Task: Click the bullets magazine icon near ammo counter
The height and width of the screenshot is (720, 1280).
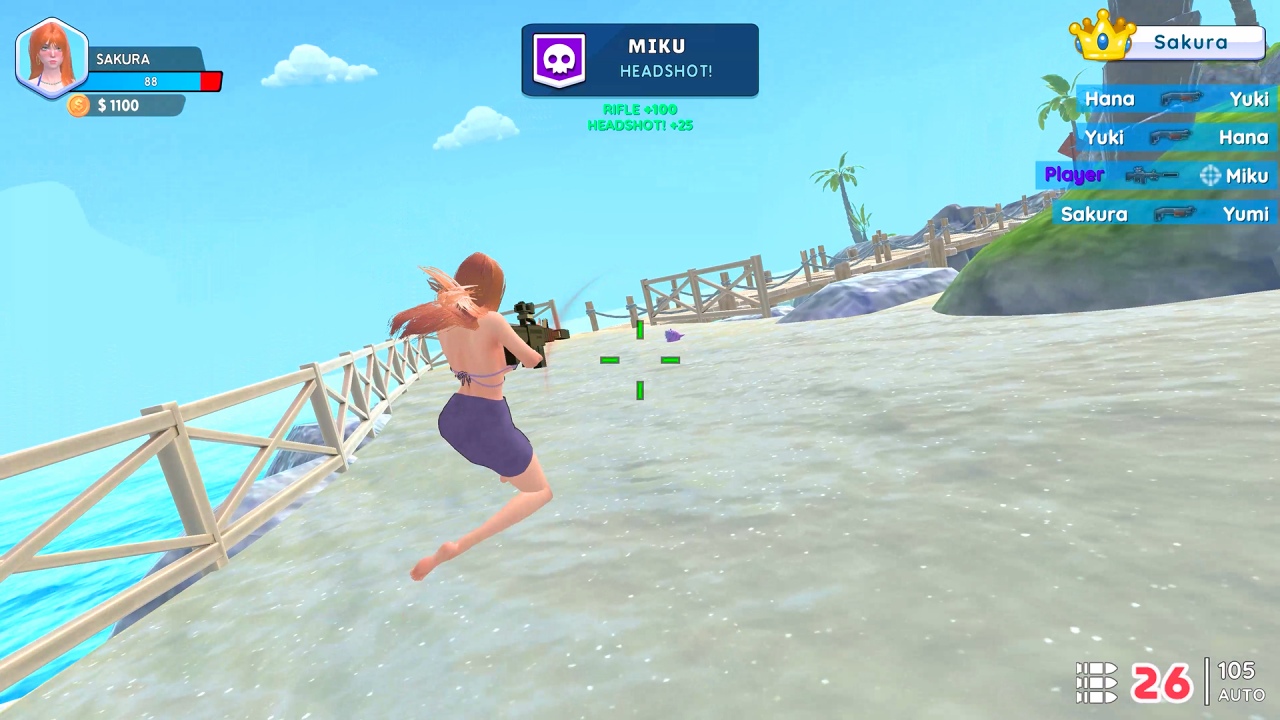Action: [x=1097, y=682]
